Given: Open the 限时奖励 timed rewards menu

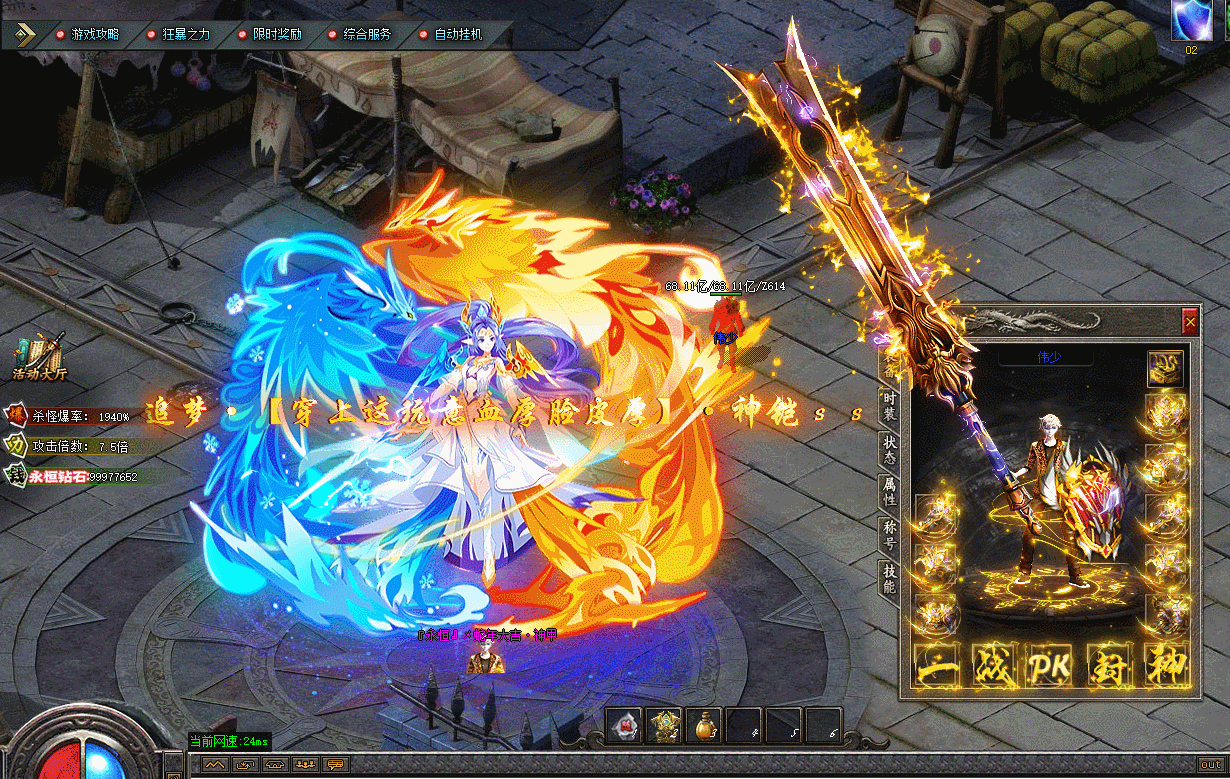Looking at the screenshot, I should point(271,34).
